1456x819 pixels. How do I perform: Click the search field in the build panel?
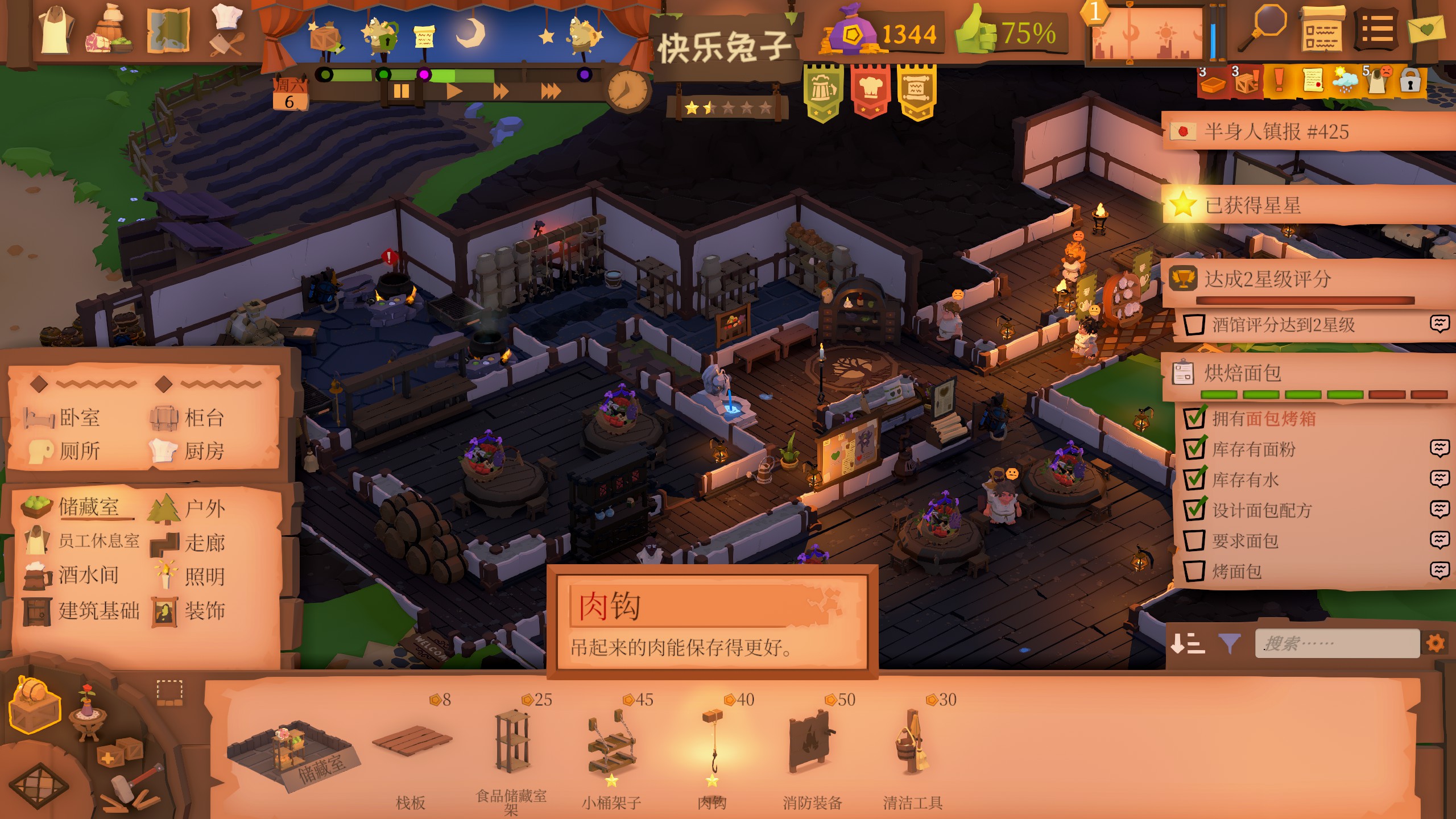[1337, 644]
